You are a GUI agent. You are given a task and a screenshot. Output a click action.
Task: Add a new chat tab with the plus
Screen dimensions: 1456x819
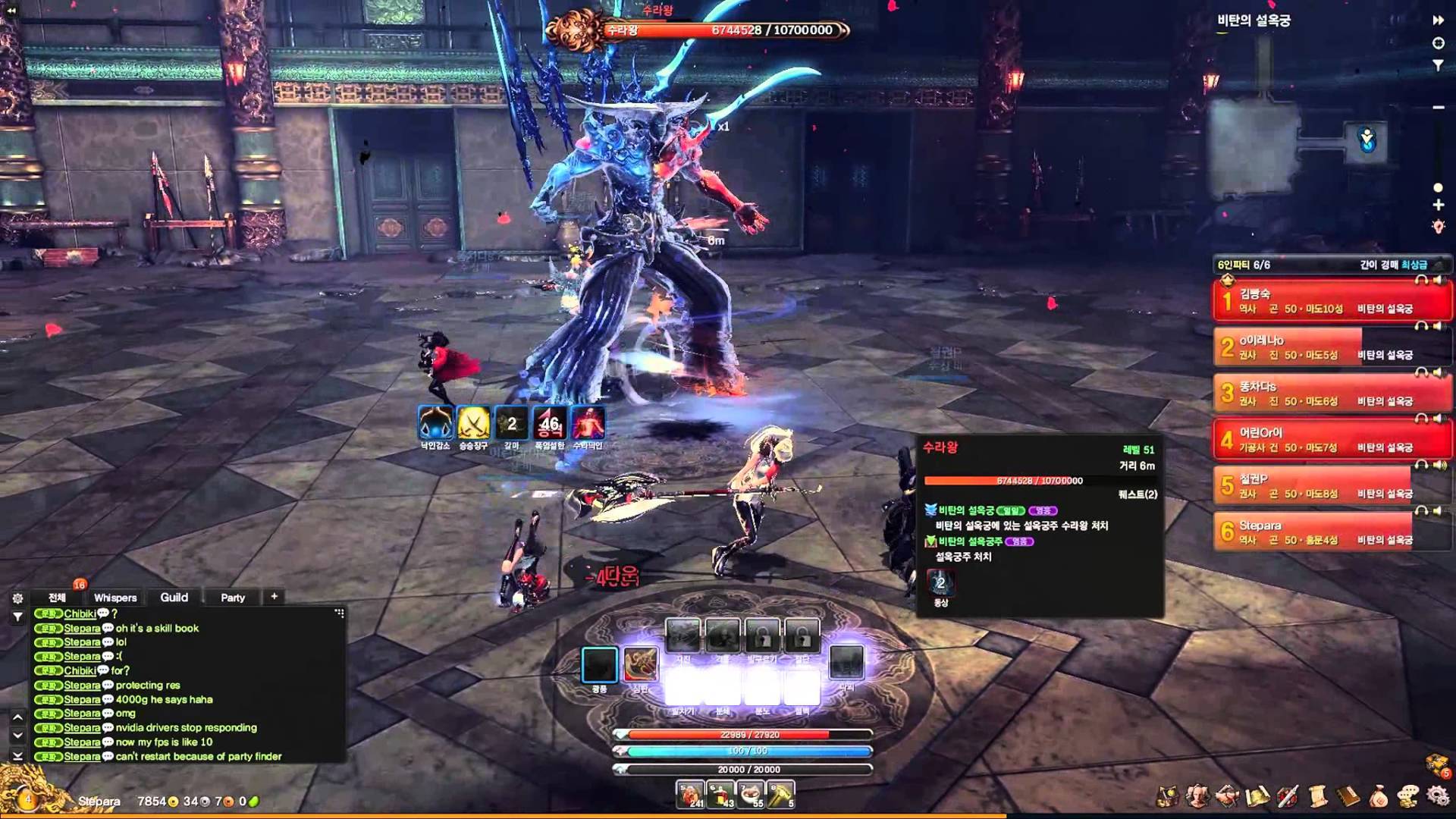pos(275,597)
